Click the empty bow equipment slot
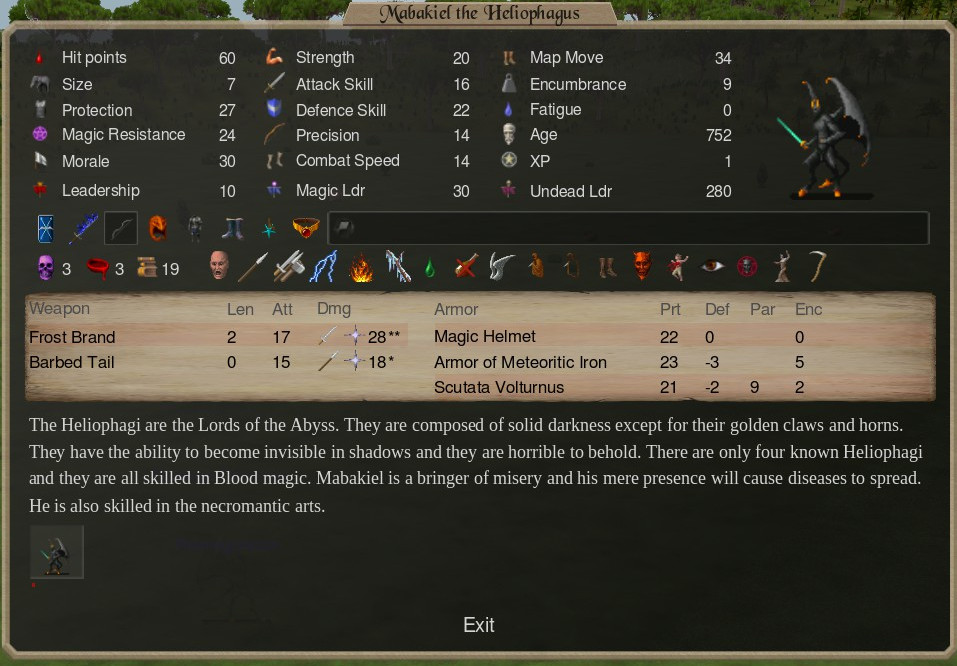Image resolution: width=957 pixels, height=666 pixels. 121,229
